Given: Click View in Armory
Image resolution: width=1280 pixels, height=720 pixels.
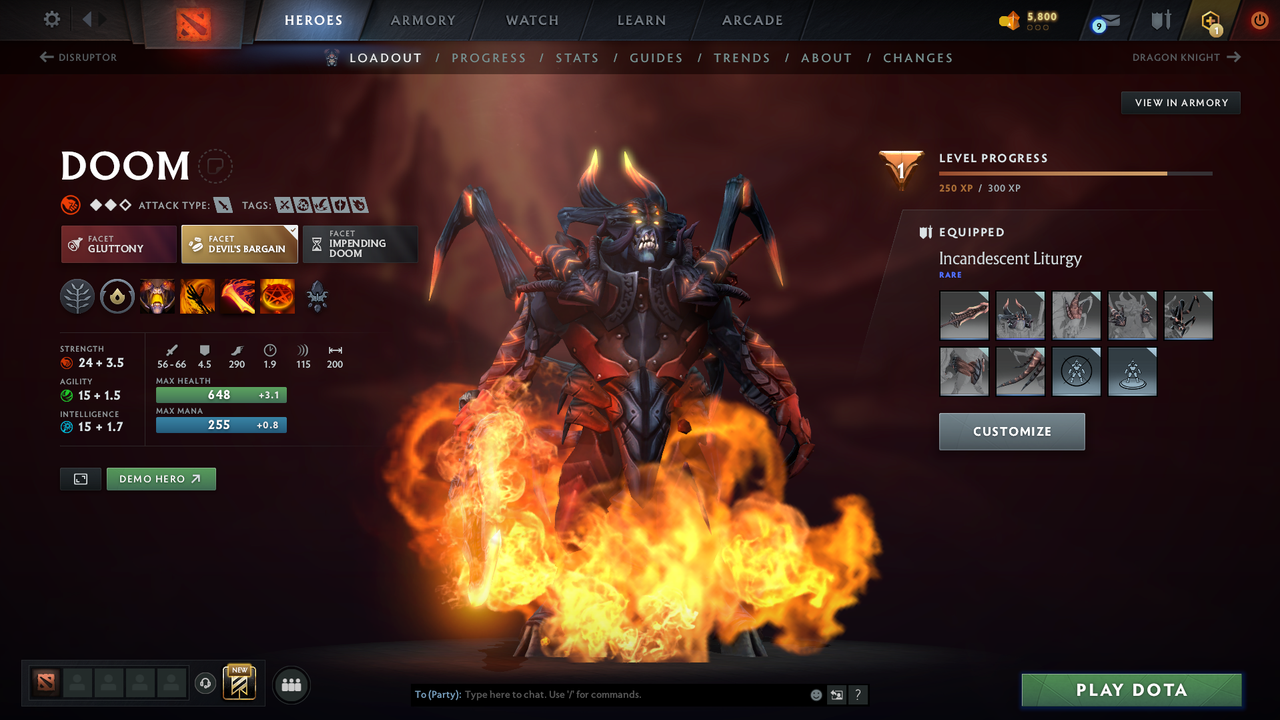Looking at the screenshot, I should [1180, 102].
